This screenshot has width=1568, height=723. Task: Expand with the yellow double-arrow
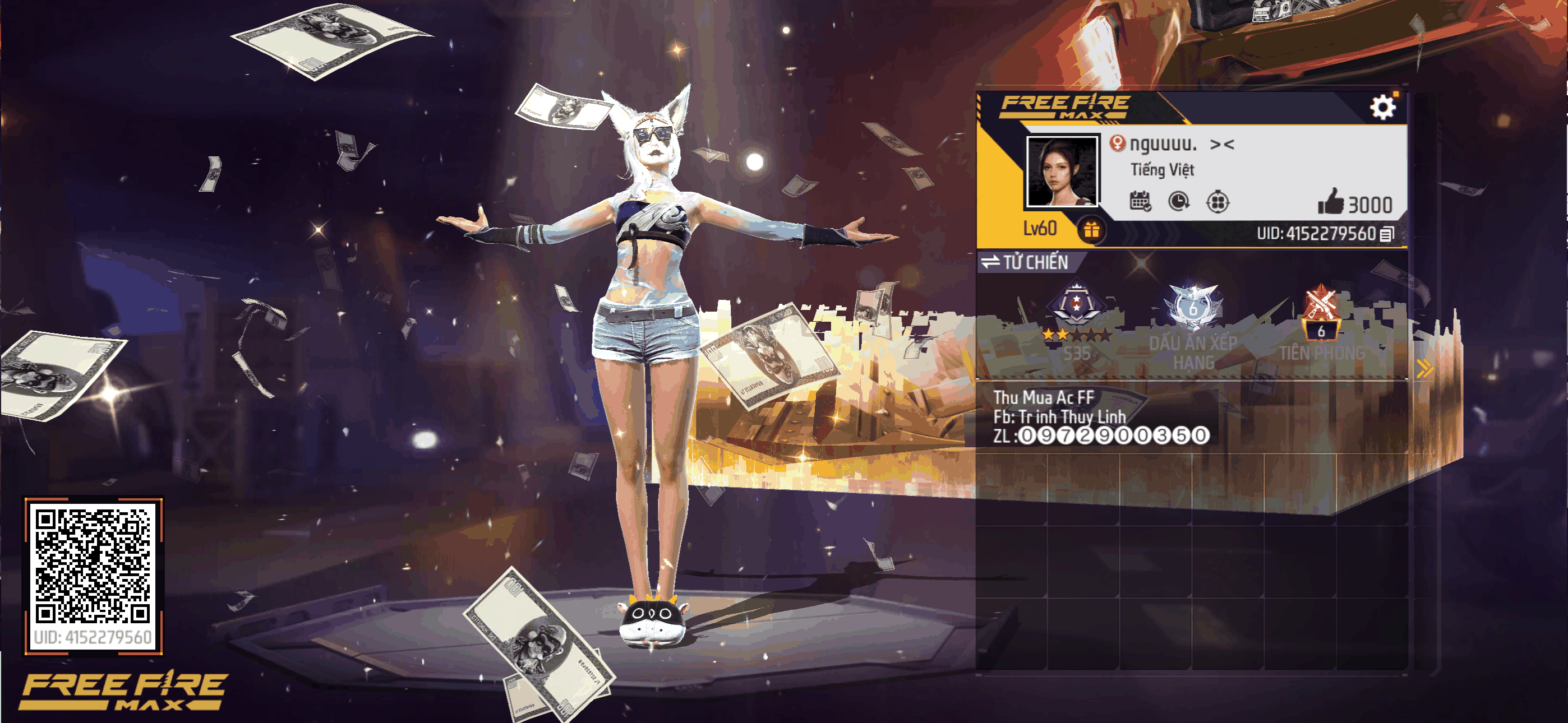coord(1424,368)
